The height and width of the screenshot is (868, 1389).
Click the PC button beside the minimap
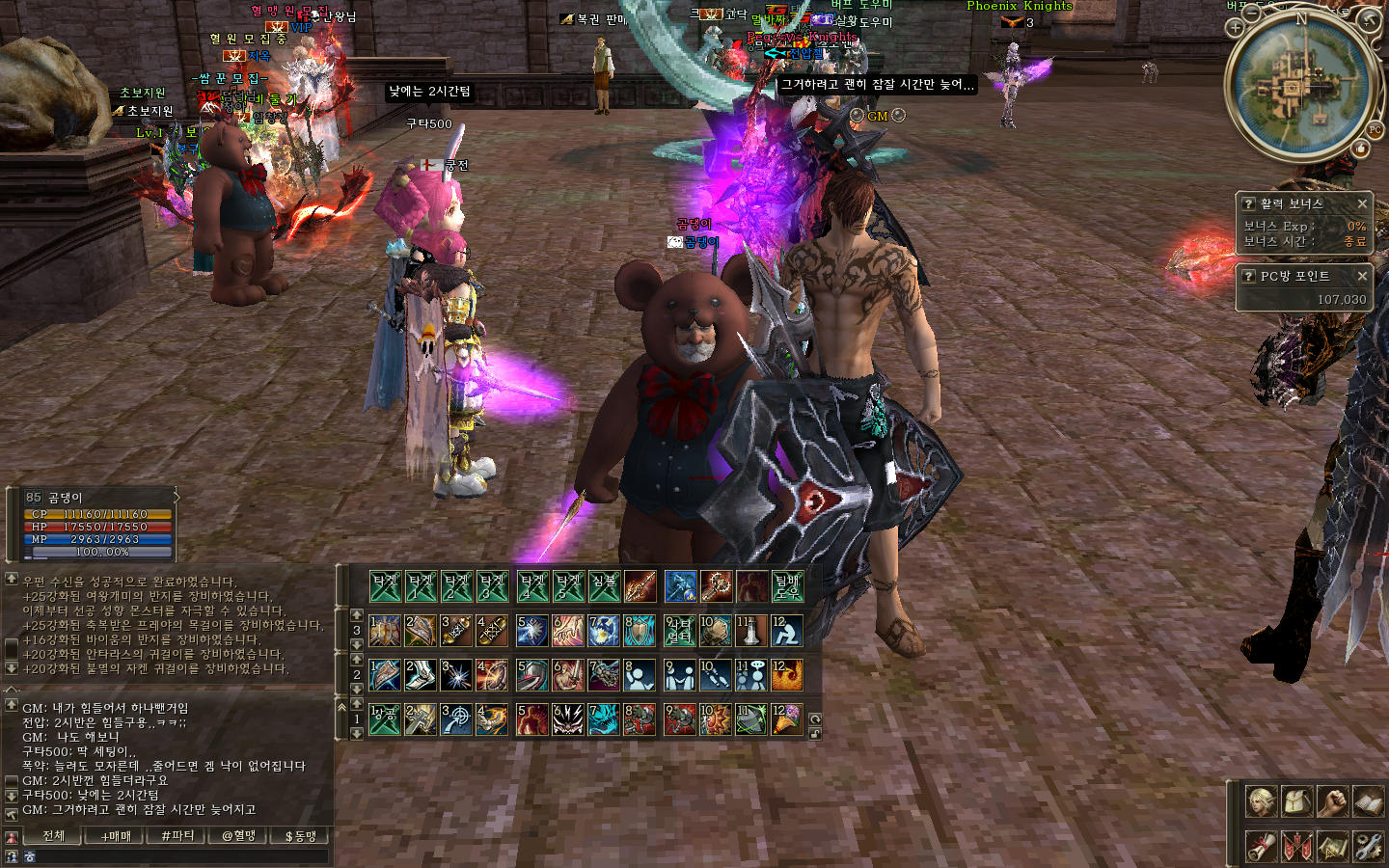click(1375, 130)
